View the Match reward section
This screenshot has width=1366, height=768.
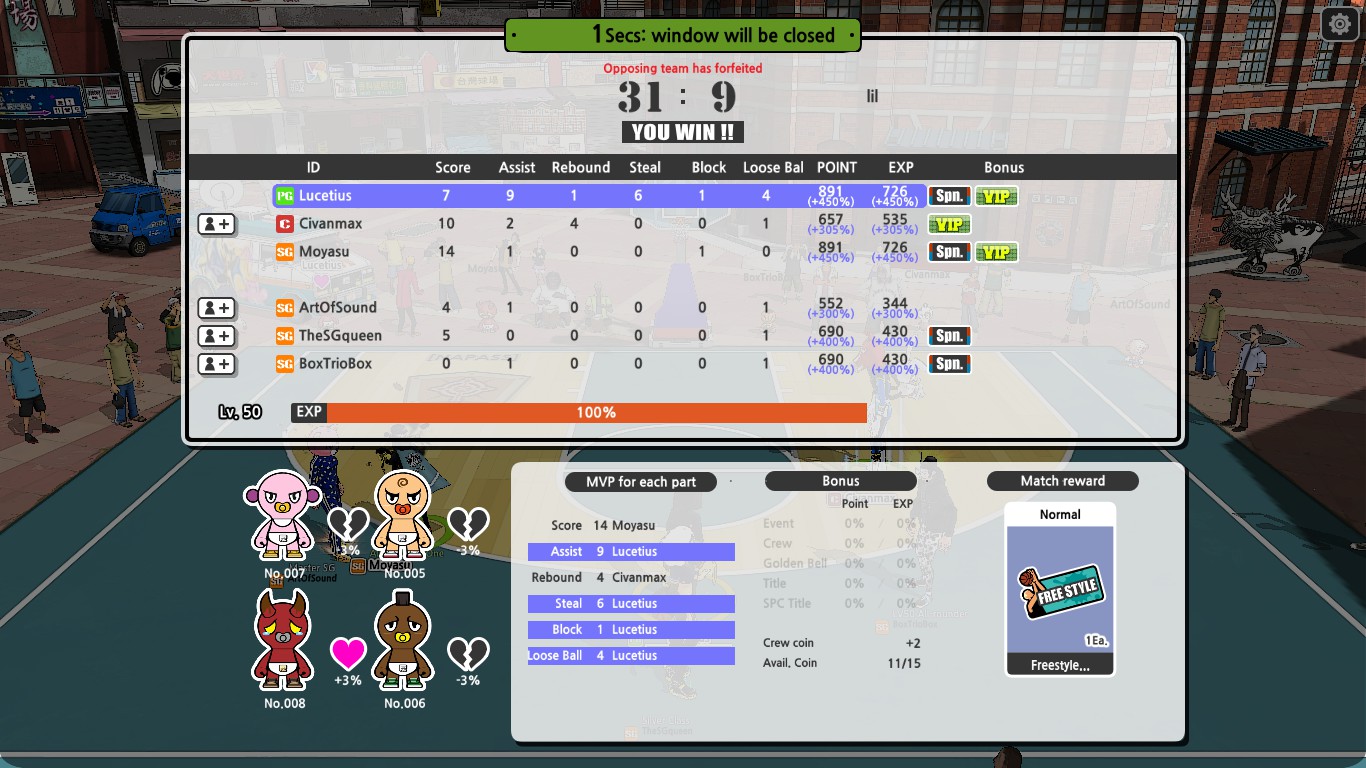click(1062, 480)
